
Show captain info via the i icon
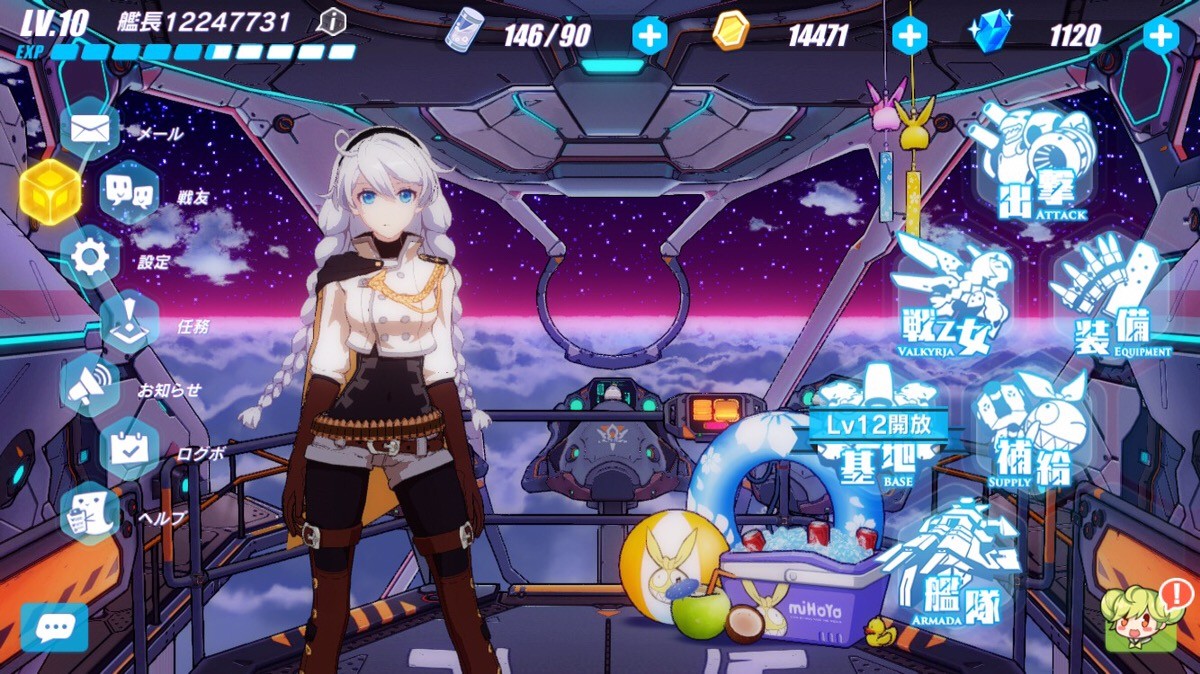(x=331, y=21)
